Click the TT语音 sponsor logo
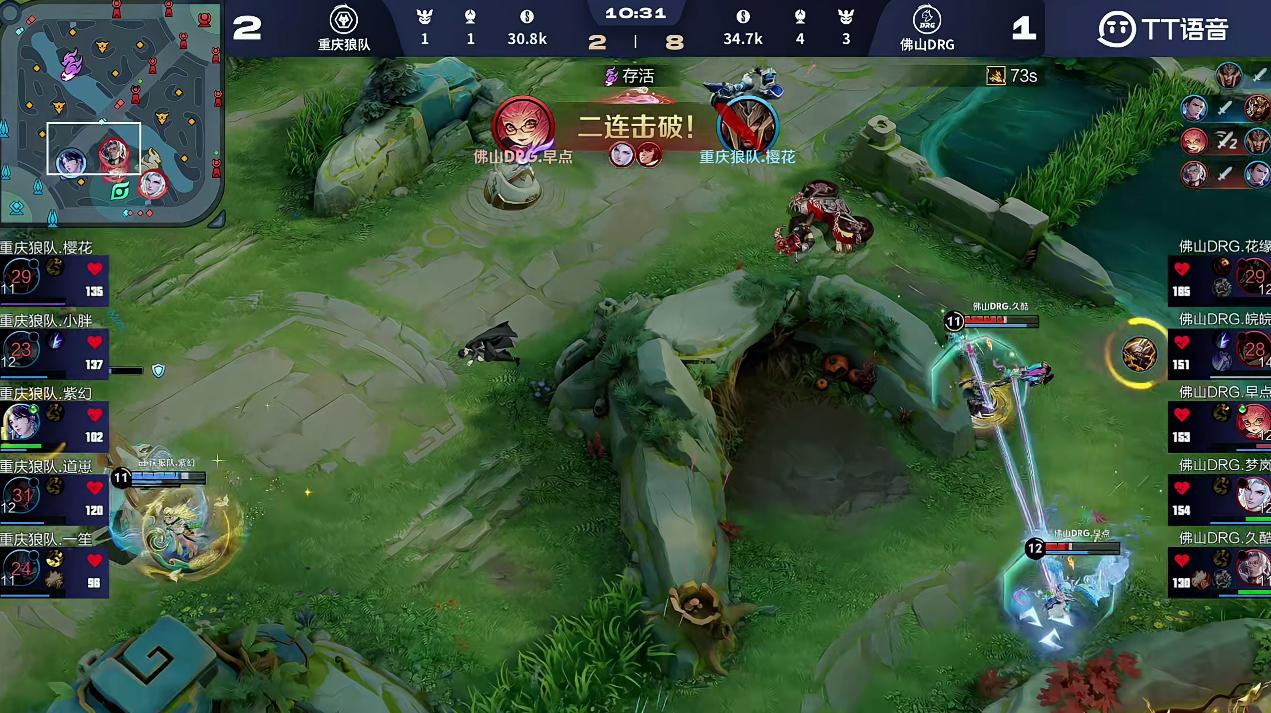This screenshot has height=713, width=1271. [x=1162, y=28]
